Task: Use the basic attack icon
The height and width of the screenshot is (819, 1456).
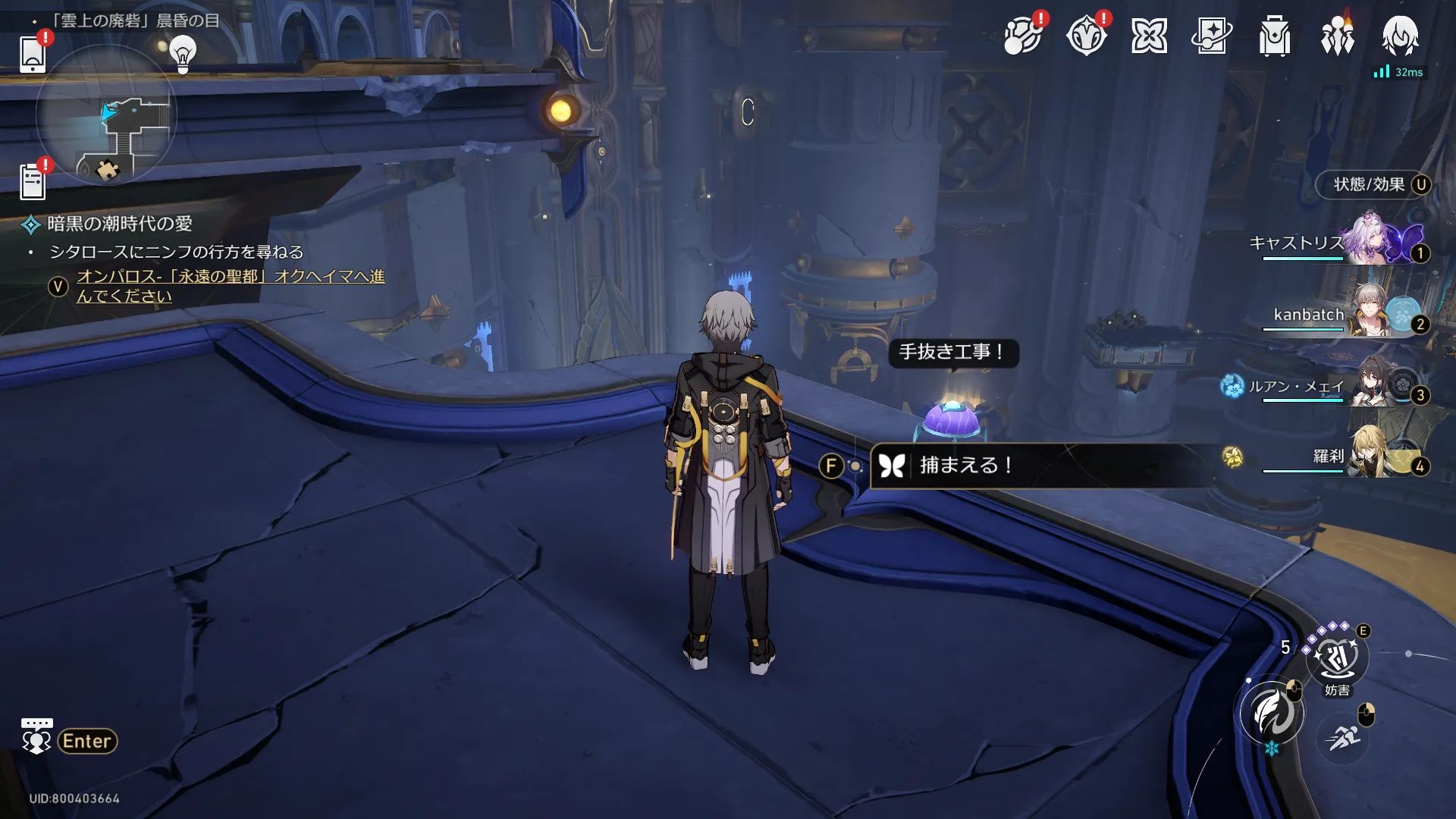Action: coord(1272,713)
